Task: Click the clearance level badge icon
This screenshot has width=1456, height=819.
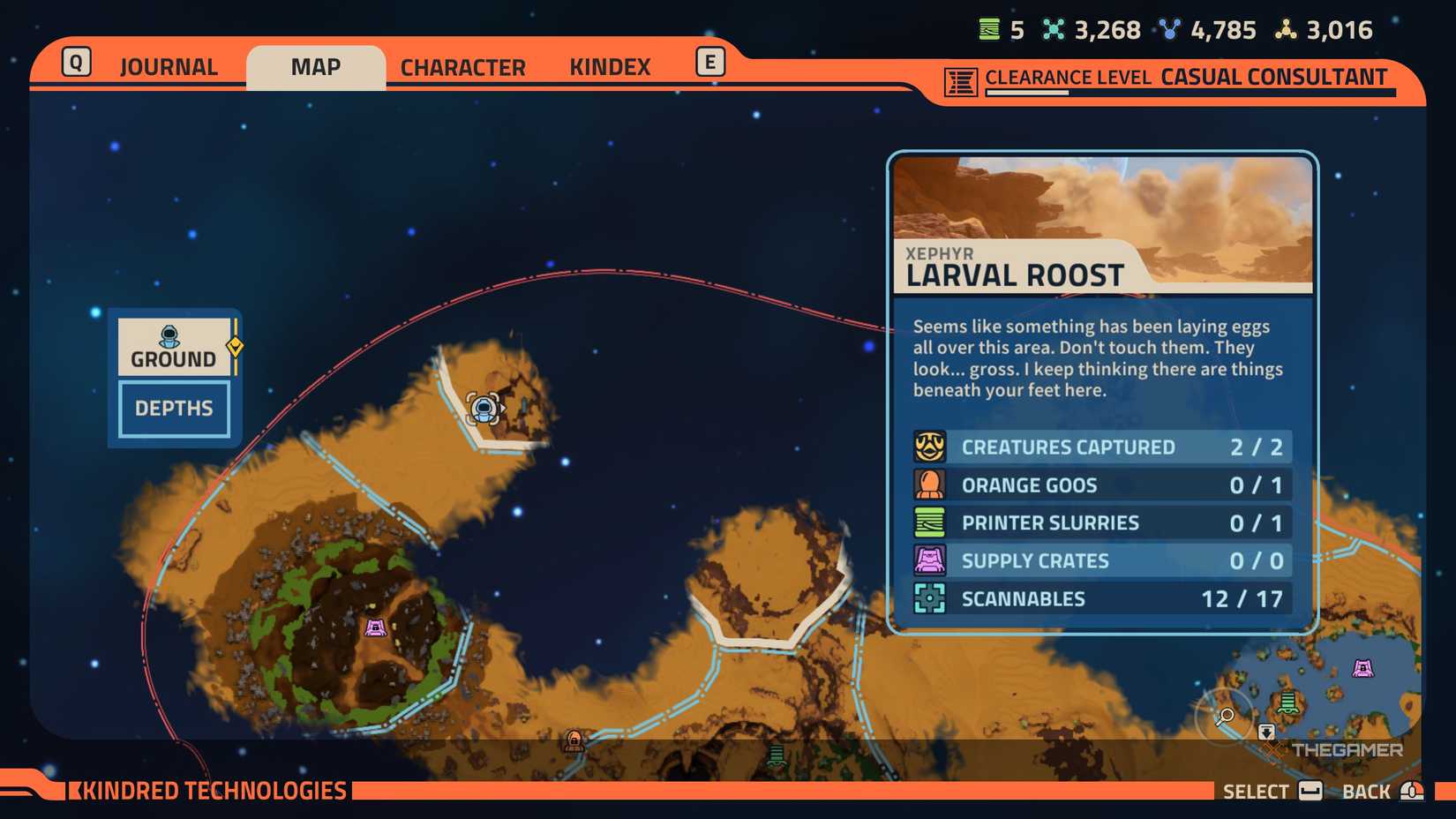Action: (959, 78)
